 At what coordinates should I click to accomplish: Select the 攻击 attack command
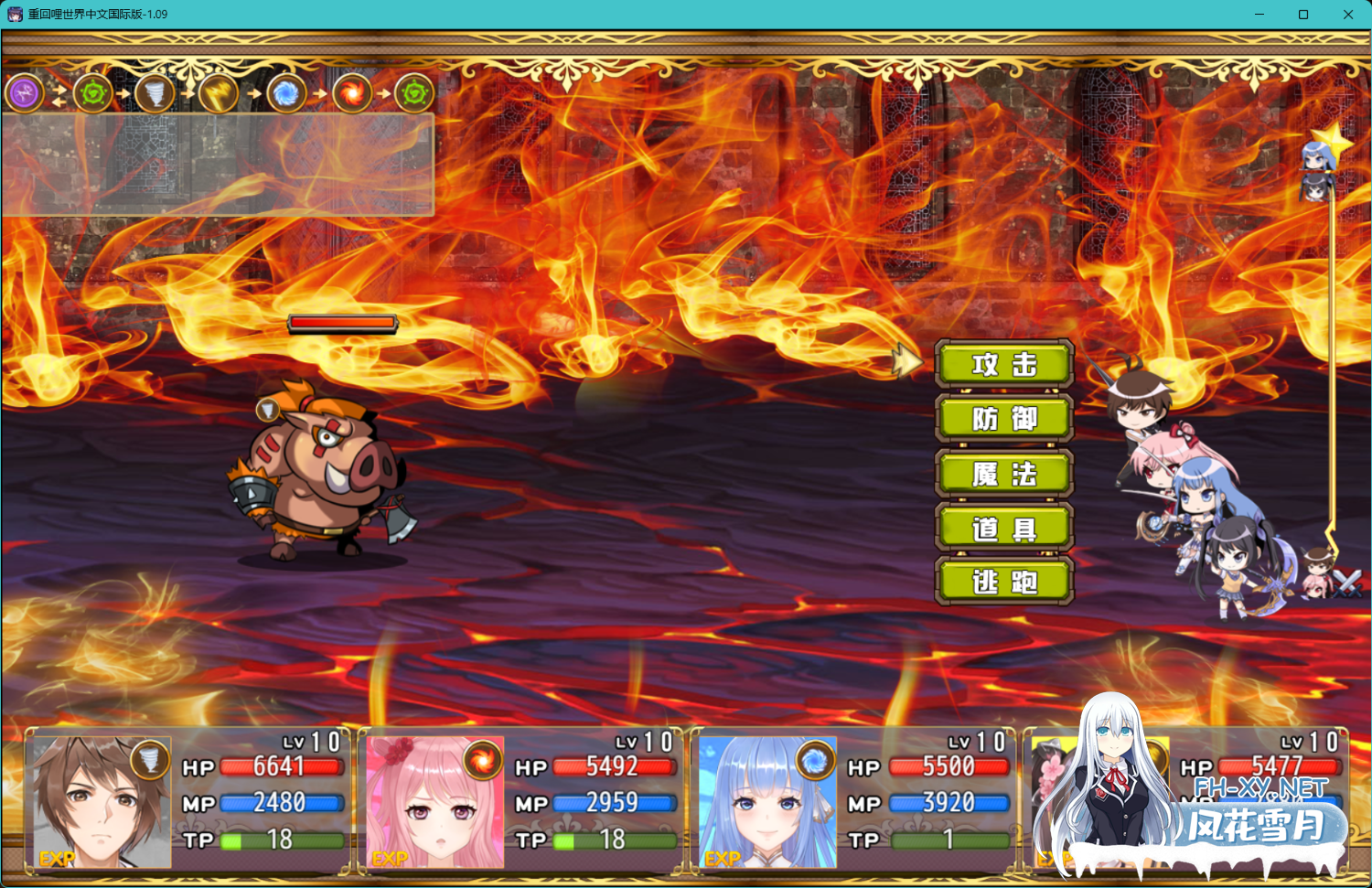1003,364
